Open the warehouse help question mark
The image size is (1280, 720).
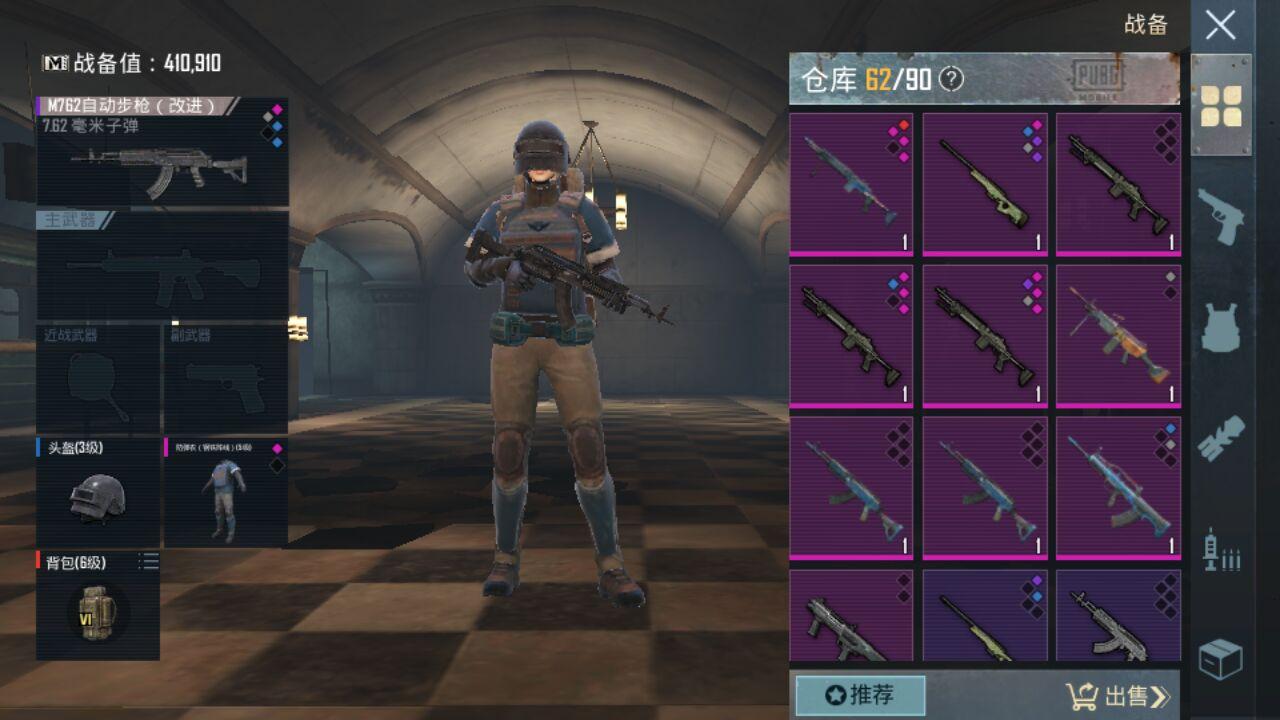[952, 80]
